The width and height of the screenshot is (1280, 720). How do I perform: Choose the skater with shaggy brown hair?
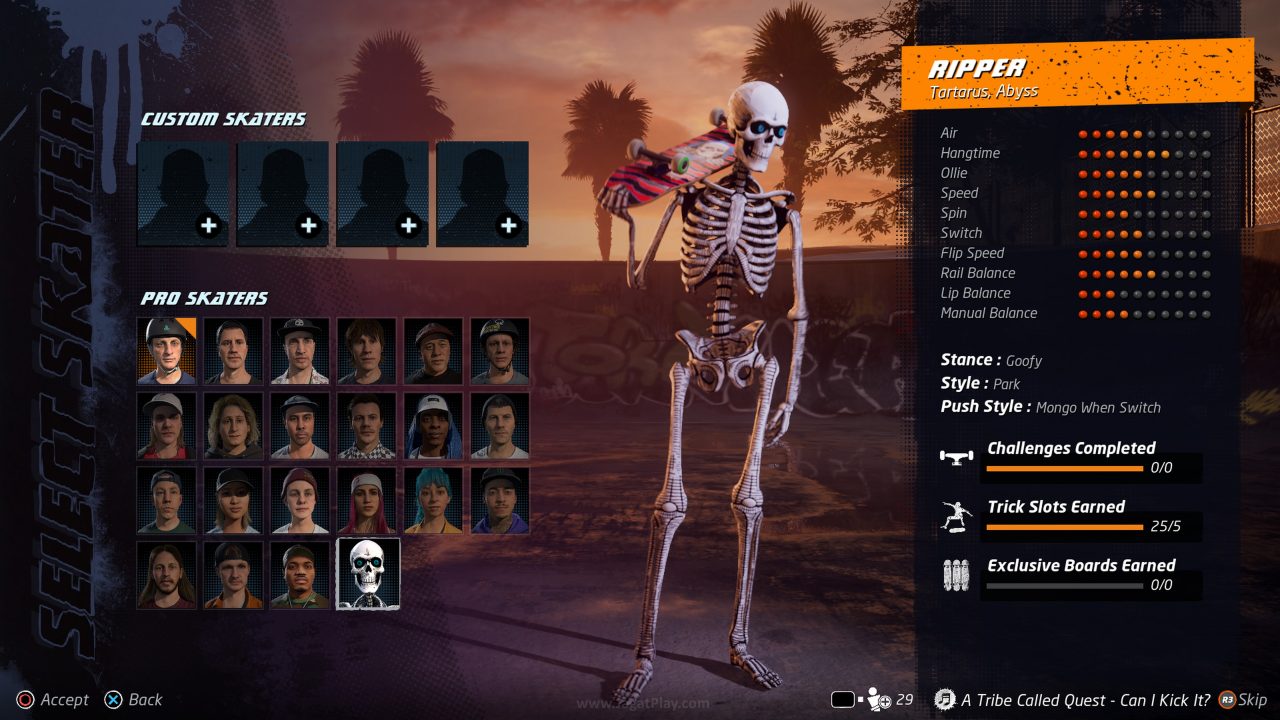coord(367,351)
